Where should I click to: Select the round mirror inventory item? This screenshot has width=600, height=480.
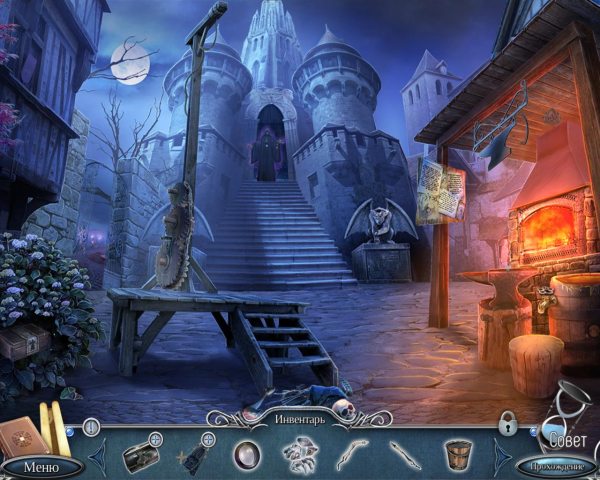(246, 455)
